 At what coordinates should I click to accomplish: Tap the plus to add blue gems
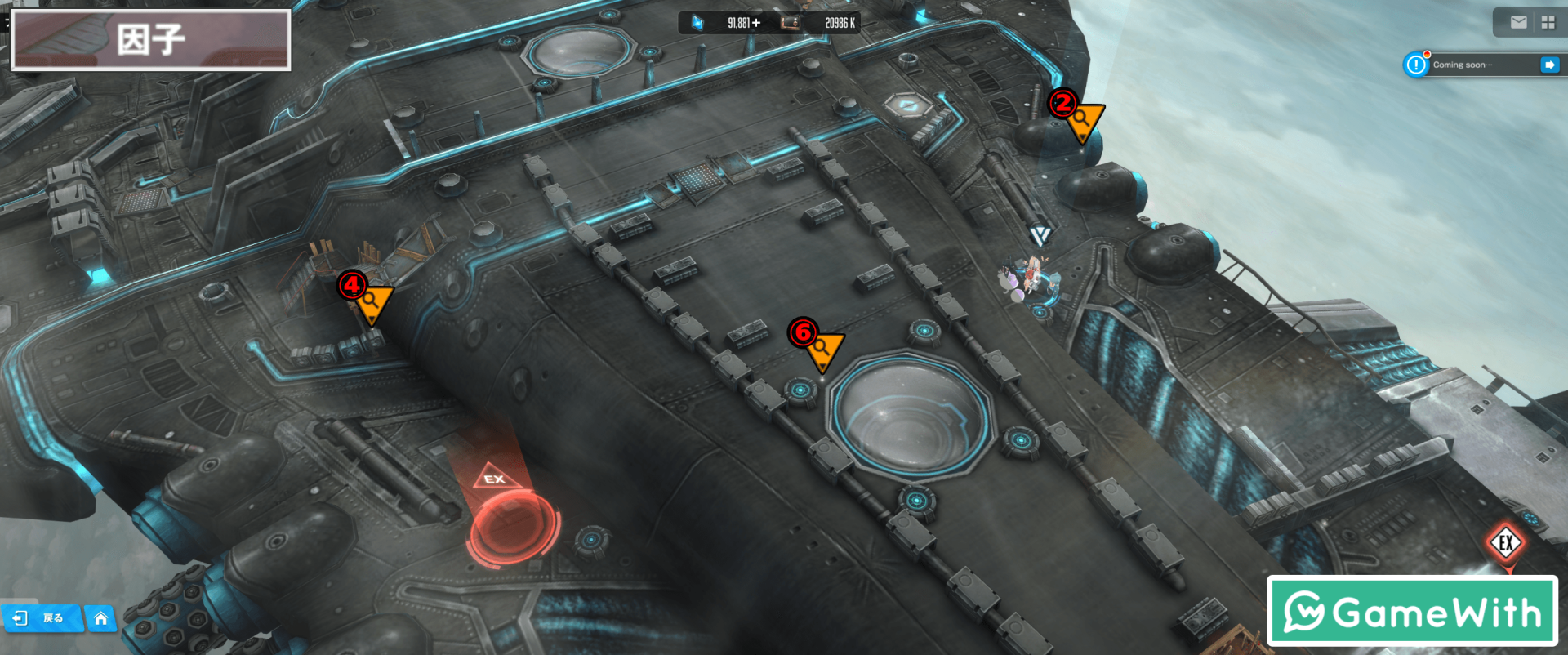click(x=756, y=23)
